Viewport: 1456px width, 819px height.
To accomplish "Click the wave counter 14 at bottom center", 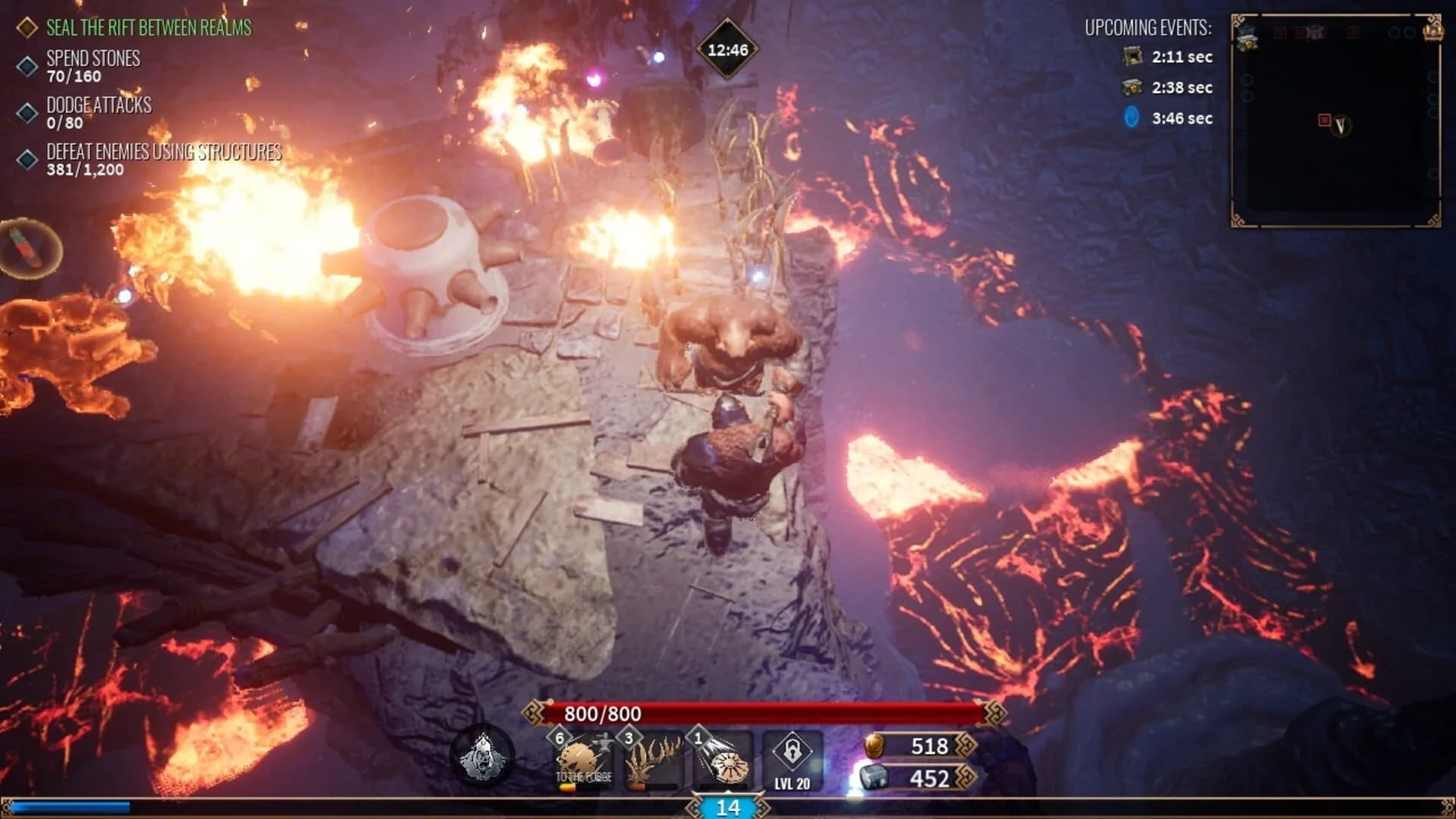I will click(728, 810).
